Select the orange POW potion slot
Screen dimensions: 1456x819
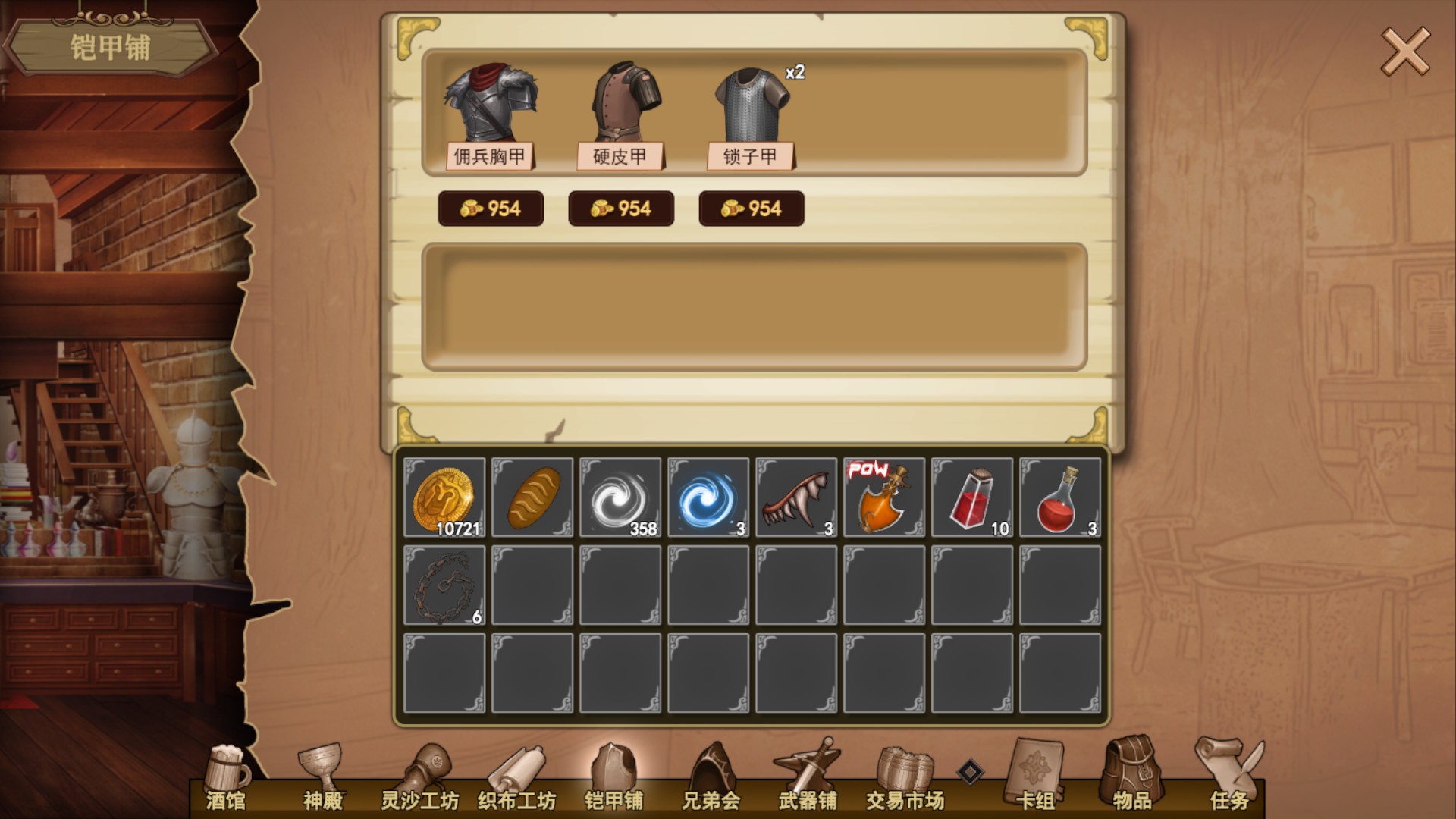[x=884, y=497]
